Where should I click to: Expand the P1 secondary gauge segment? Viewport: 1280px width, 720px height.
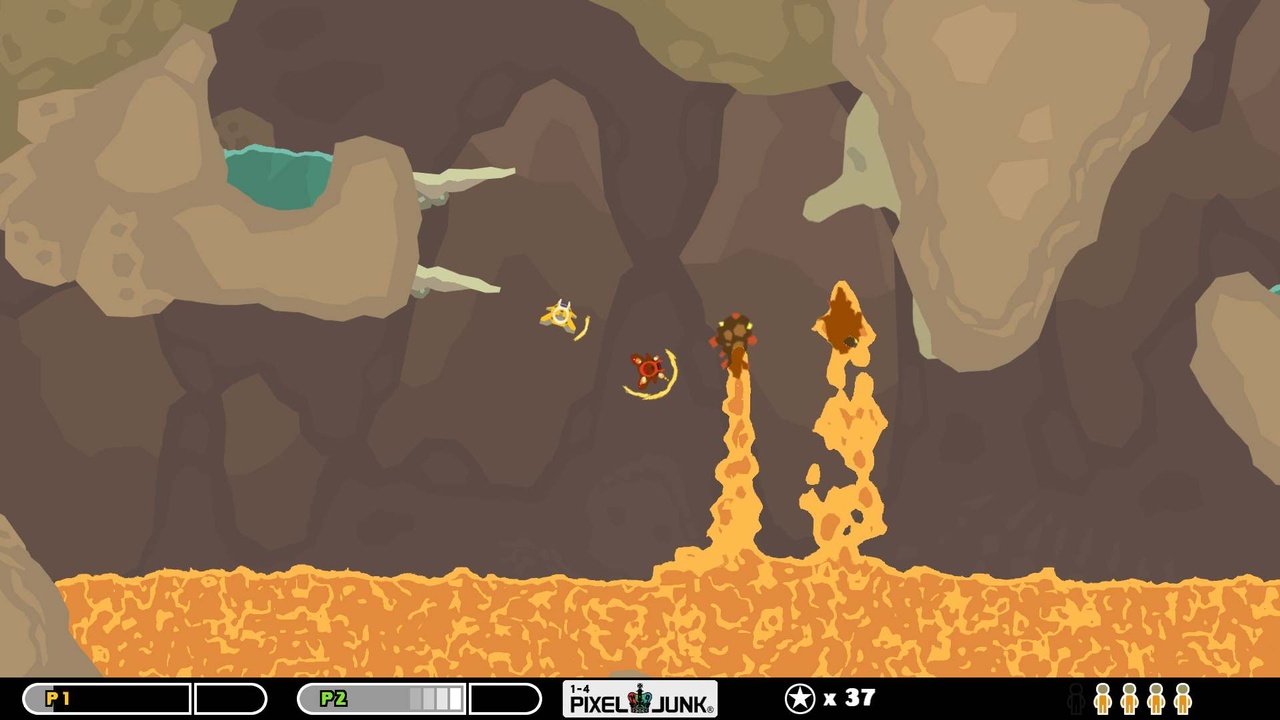coord(230,699)
